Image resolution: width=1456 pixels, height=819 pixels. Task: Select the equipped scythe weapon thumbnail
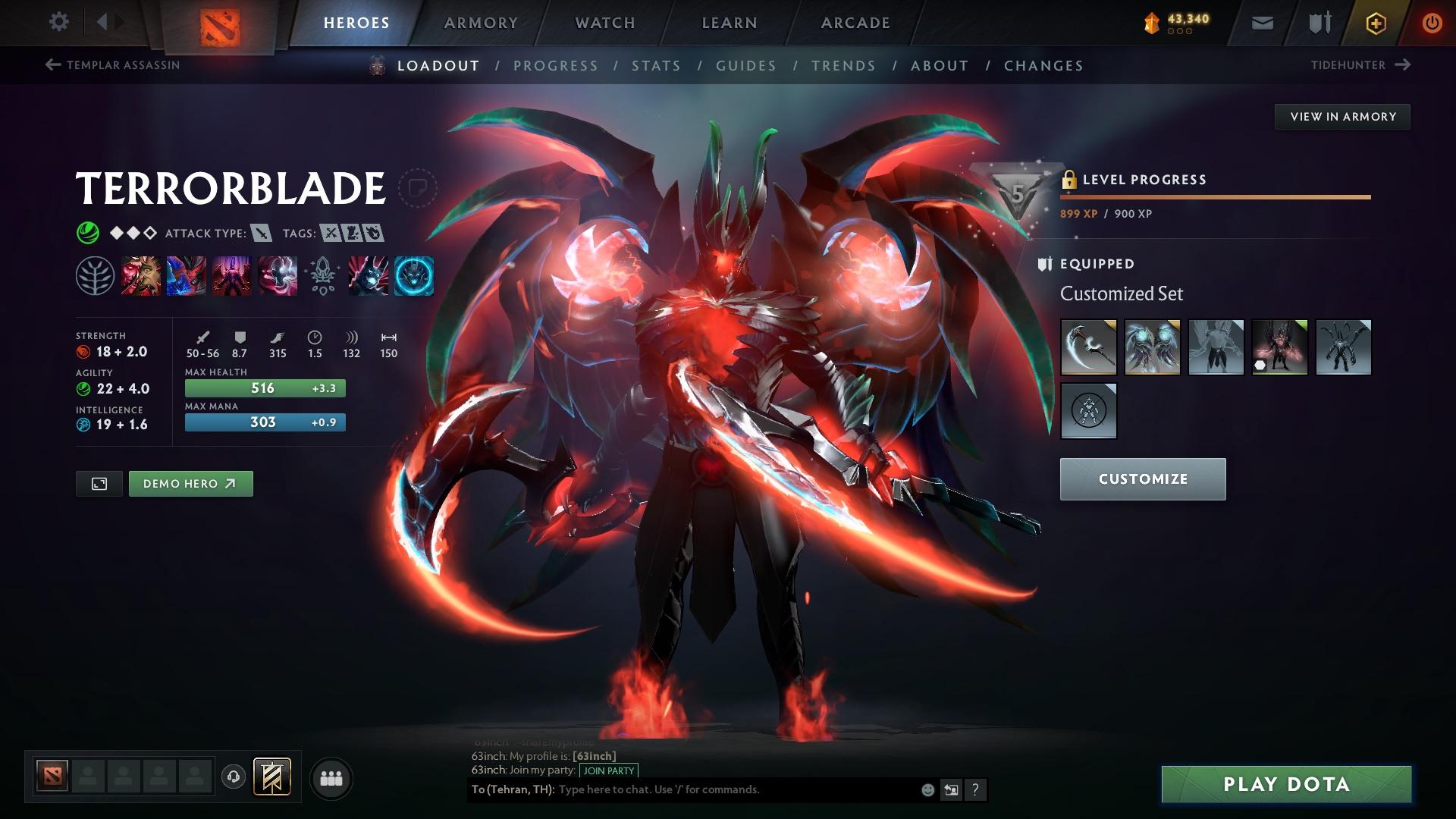tap(1090, 347)
